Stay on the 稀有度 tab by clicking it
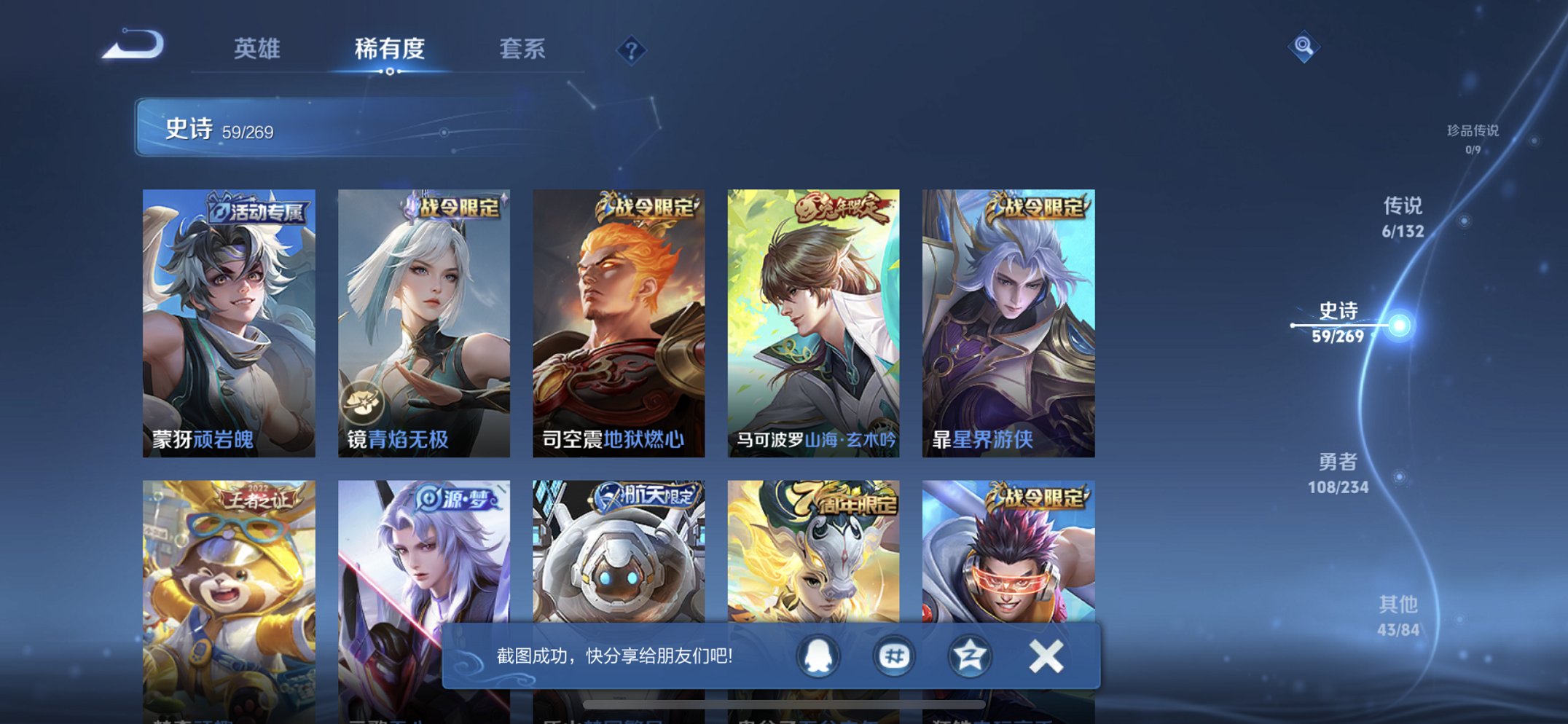The image size is (1568, 724). [391, 50]
